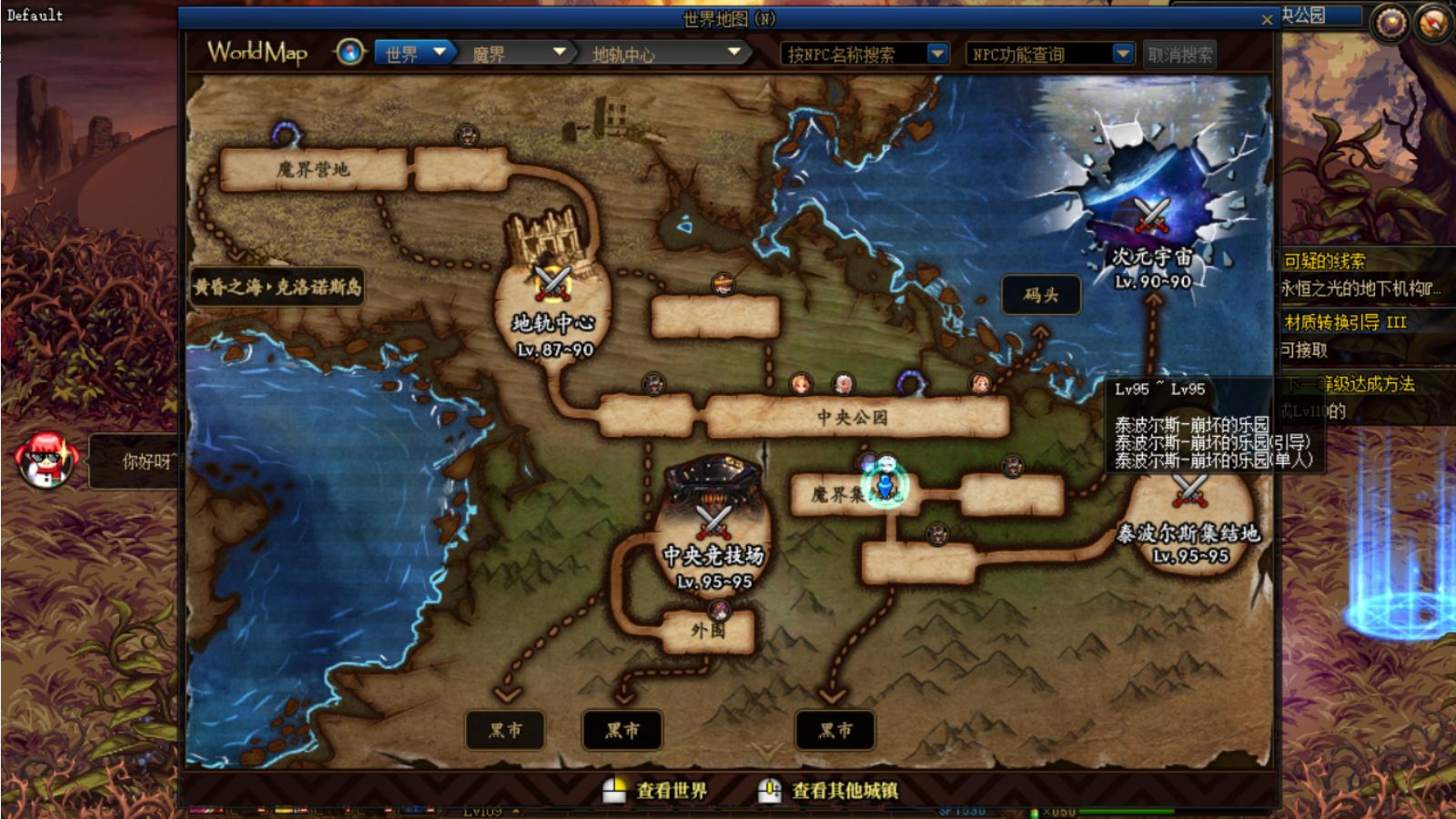This screenshot has width=1456, height=819.
Task: Open the leftmost 黑市 black market entry
Action: click(x=506, y=730)
